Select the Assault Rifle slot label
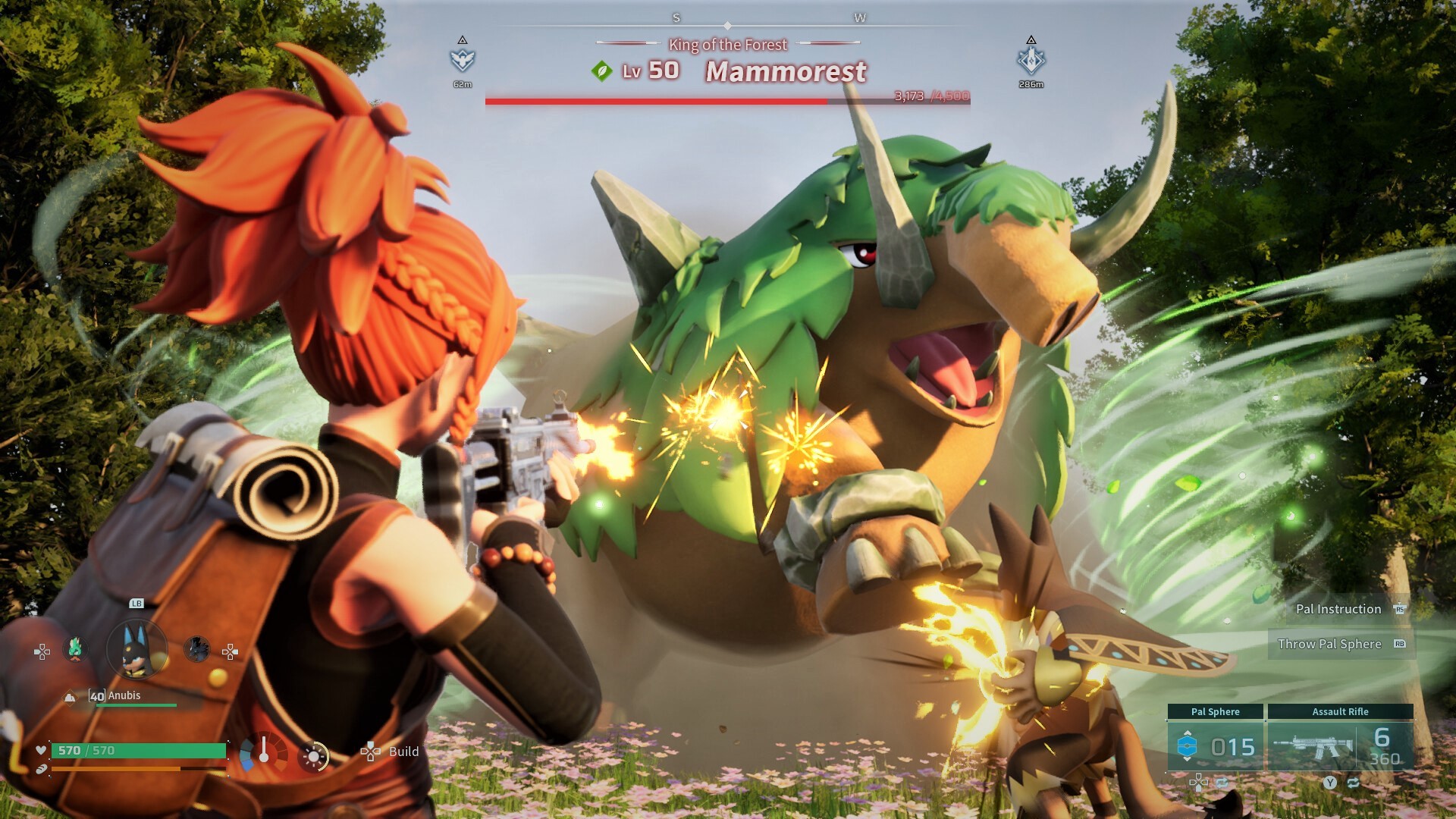Viewport: 1456px width, 819px height. [x=1341, y=711]
